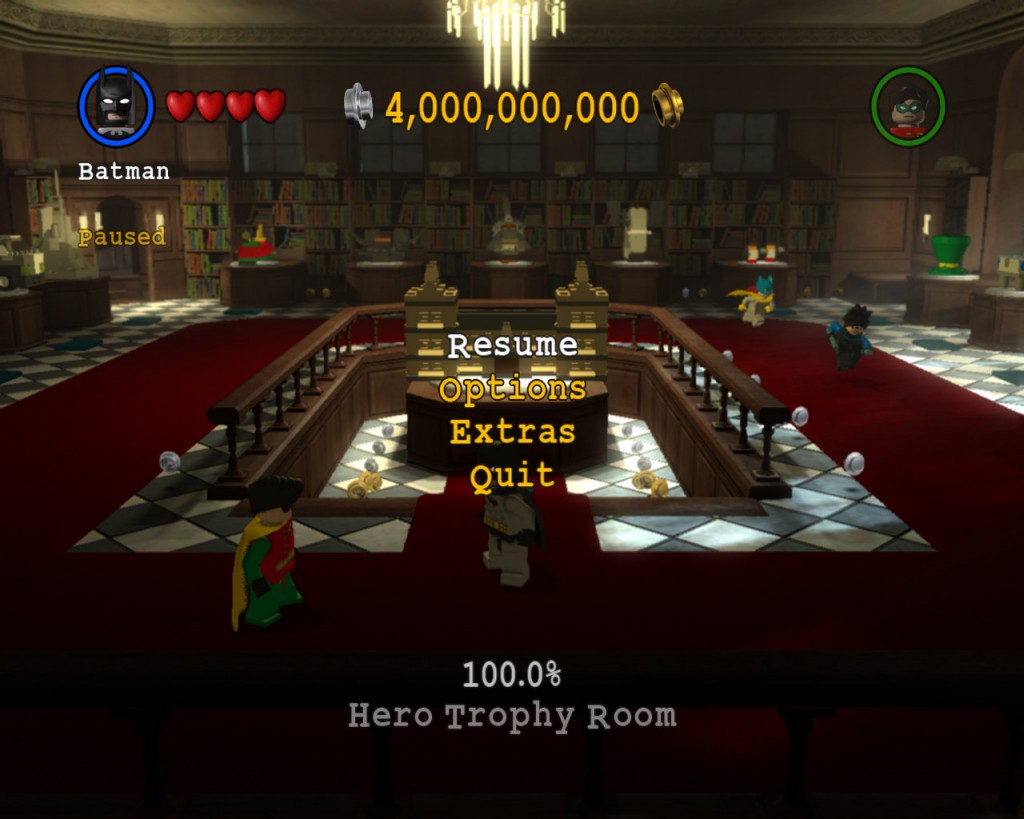Click the Robin player-two portrait
1024x819 pixels.
[x=907, y=106]
